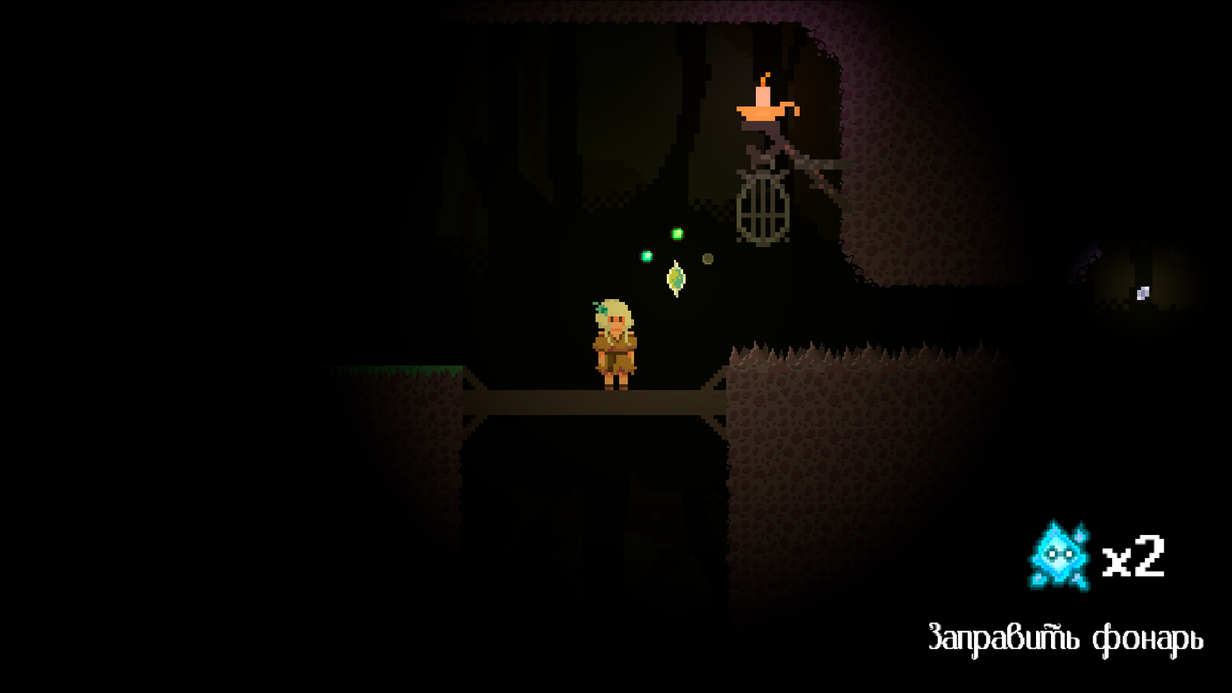The image size is (1232, 693).
Task: Select the "Заправить фонарь" prompt
Action: [x=1065, y=637]
